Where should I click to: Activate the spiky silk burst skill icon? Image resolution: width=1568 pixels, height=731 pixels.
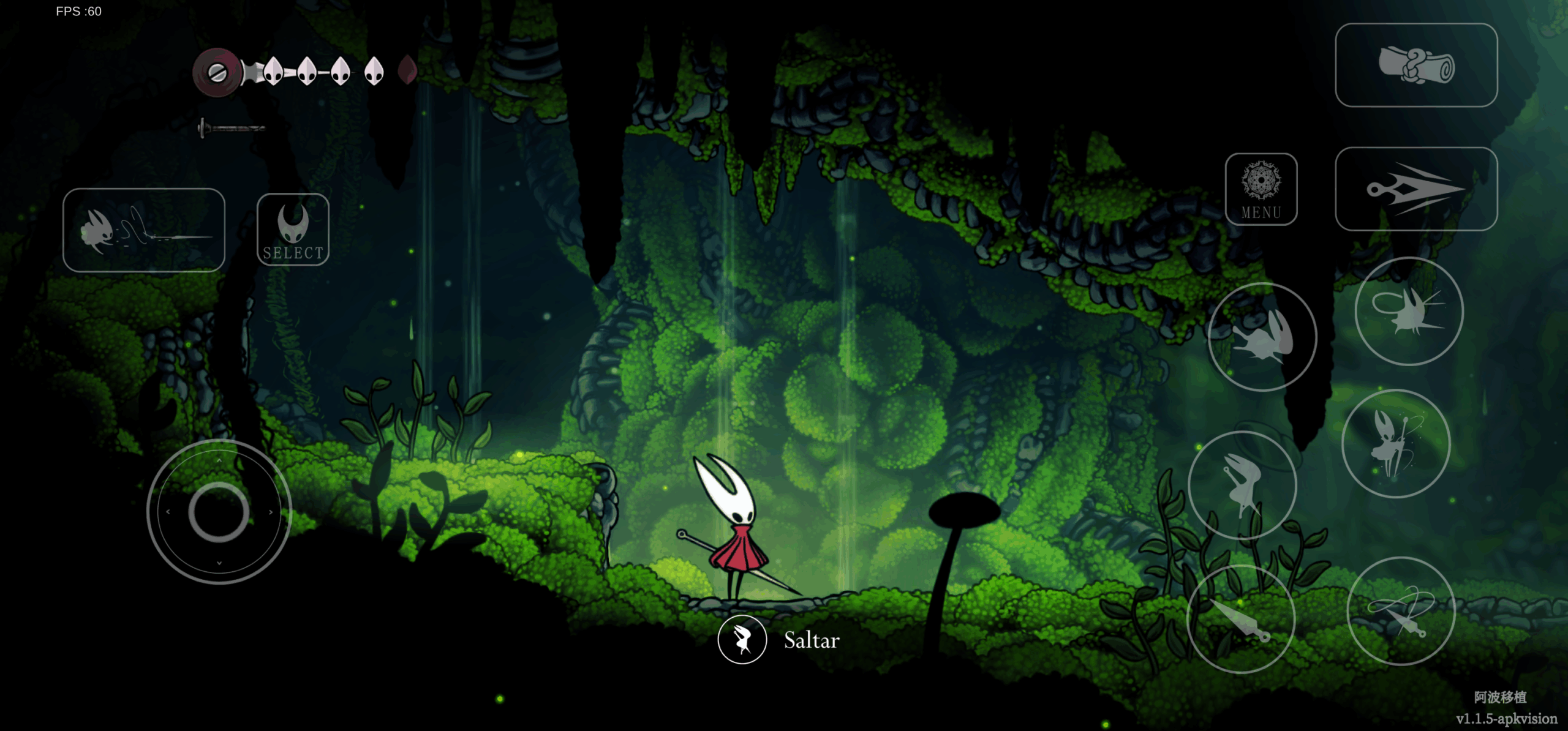tap(1408, 312)
